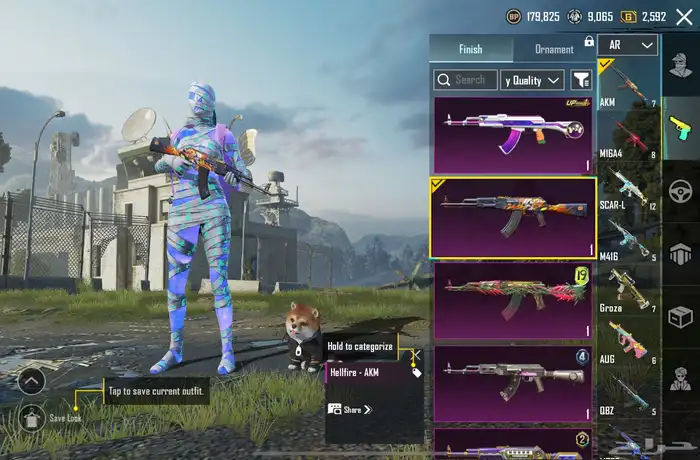
Task: Open the Quality sort dropdown
Action: click(532, 79)
